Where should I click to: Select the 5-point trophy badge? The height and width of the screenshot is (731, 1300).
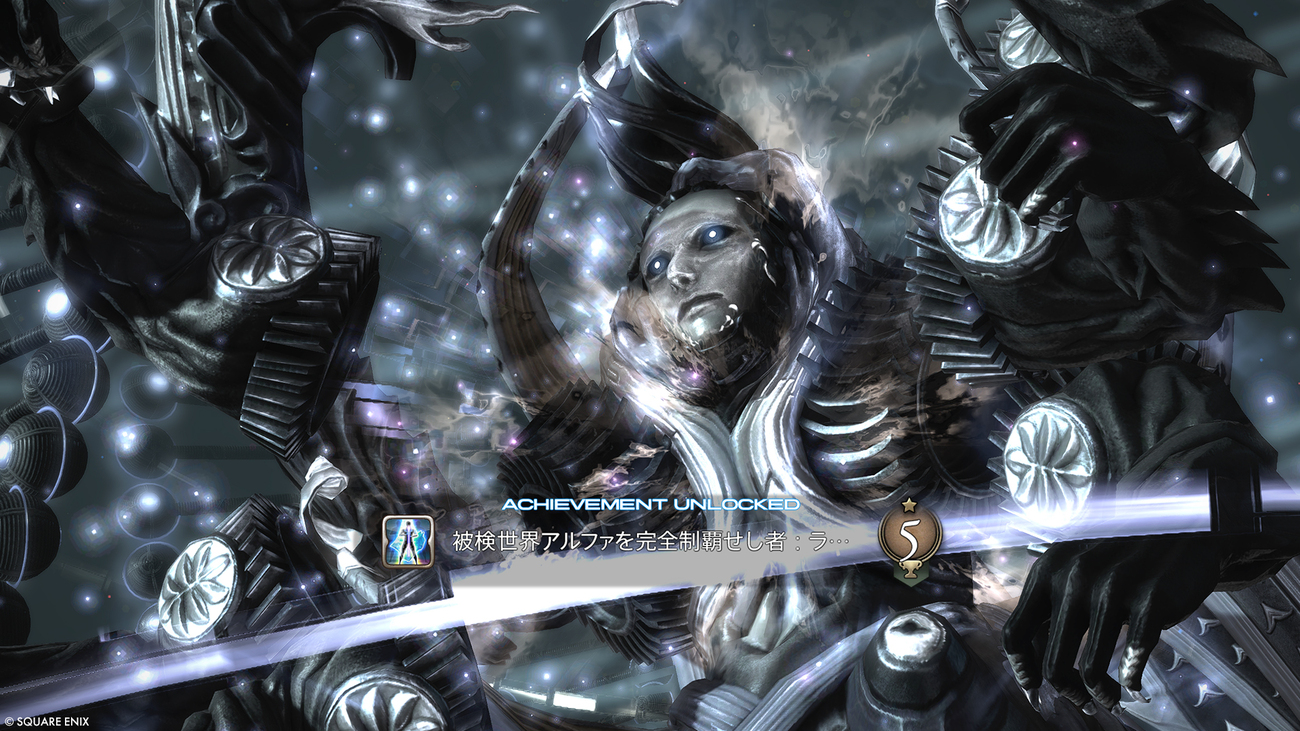[909, 536]
